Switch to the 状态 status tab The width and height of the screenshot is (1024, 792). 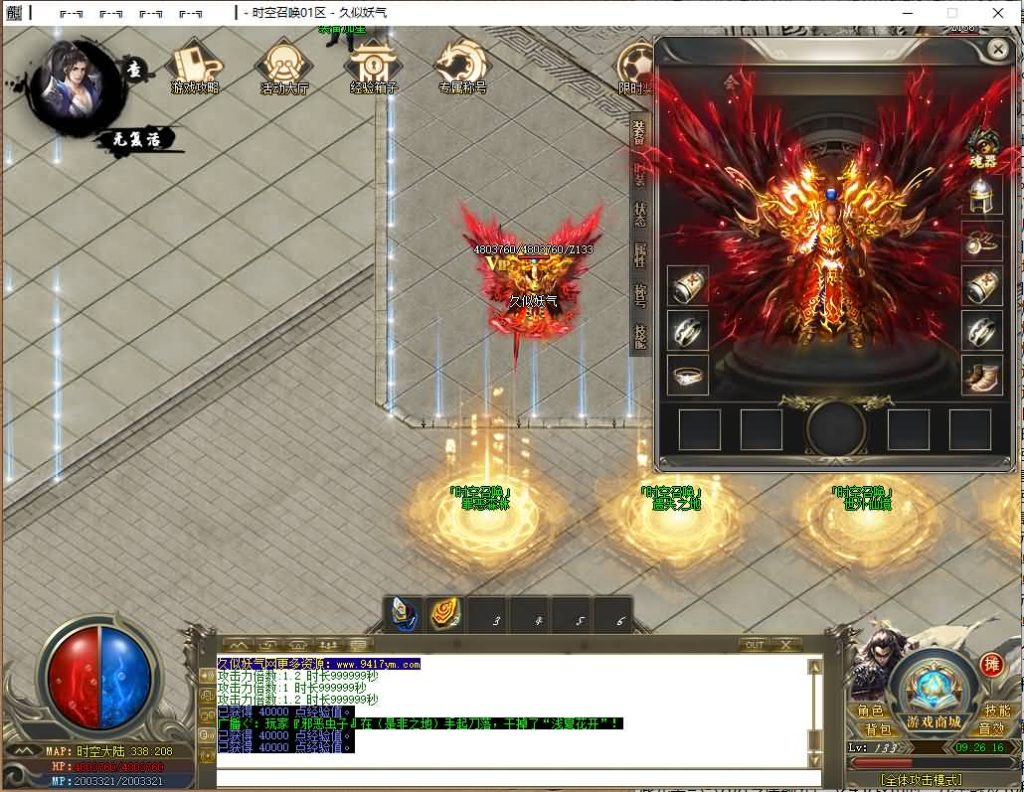pyautogui.click(x=640, y=213)
